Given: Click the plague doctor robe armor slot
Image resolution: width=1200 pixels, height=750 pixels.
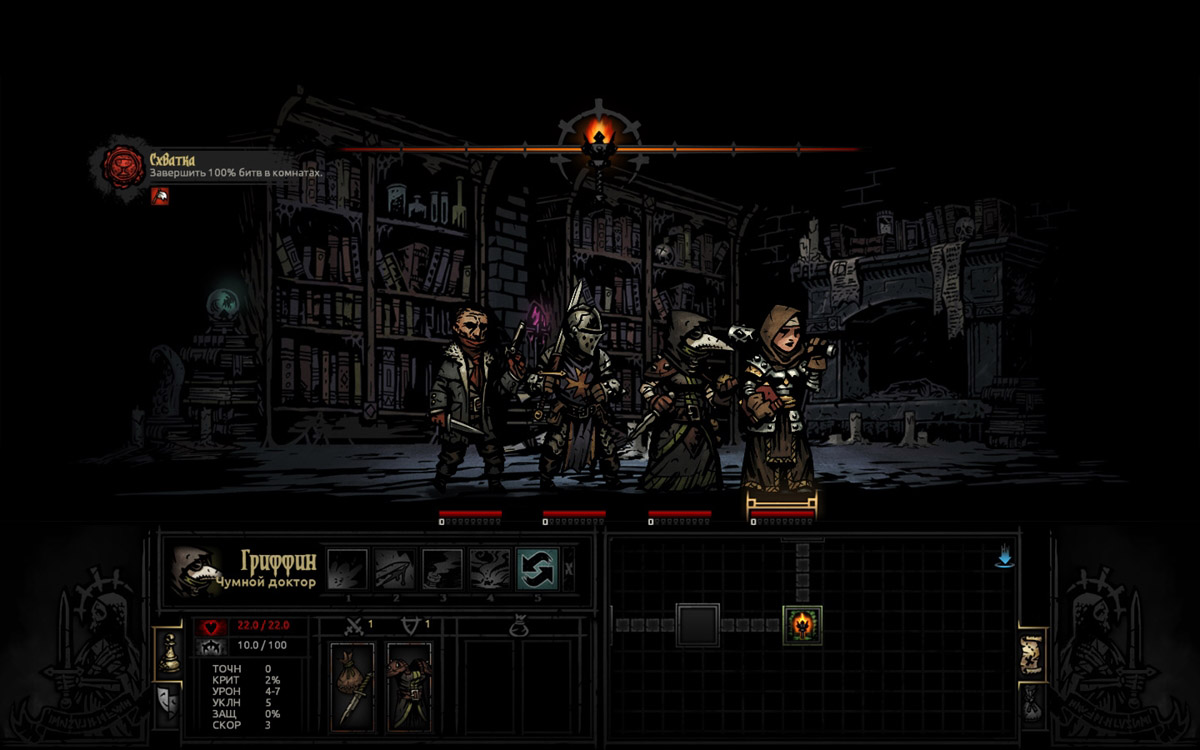Looking at the screenshot, I should tap(409, 683).
